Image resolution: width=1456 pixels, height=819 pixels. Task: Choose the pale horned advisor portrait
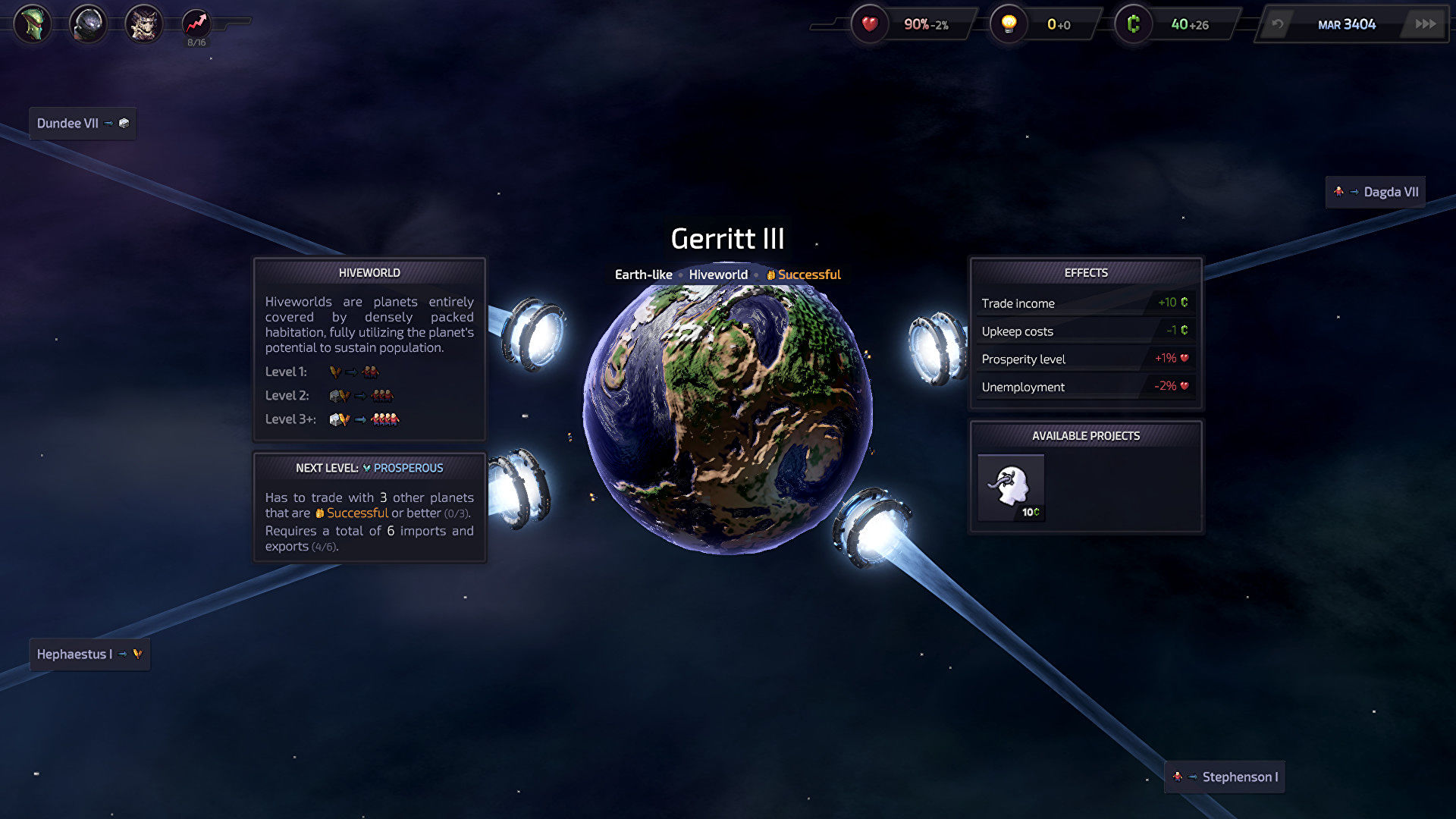pyautogui.click(x=143, y=24)
